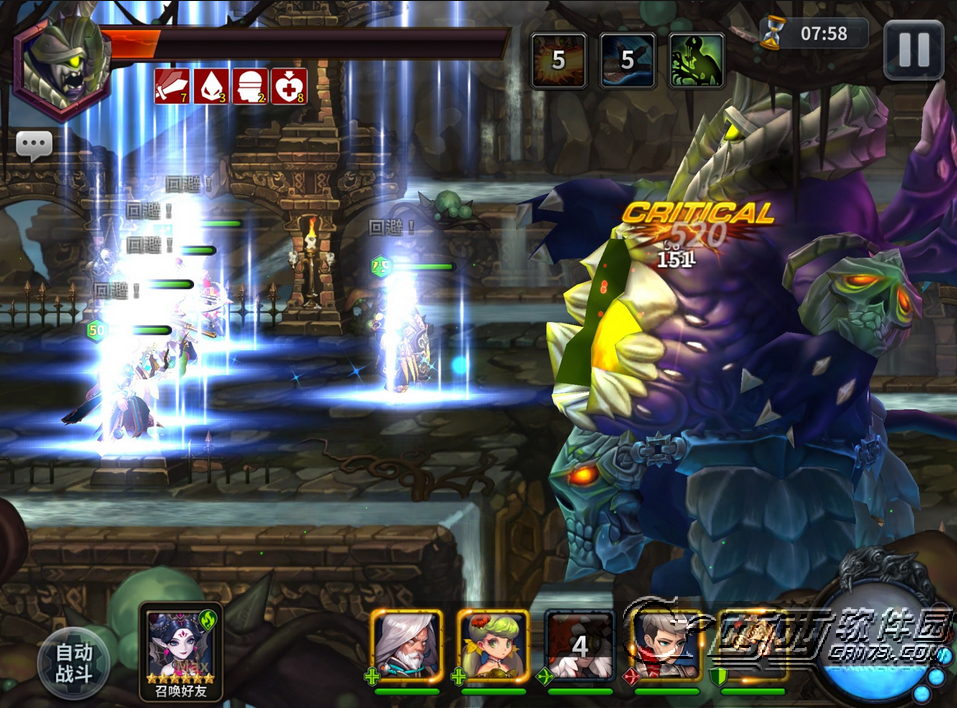Summon friend hero (召唤好友)
This screenshot has height=708, width=957.
coord(181,648)
